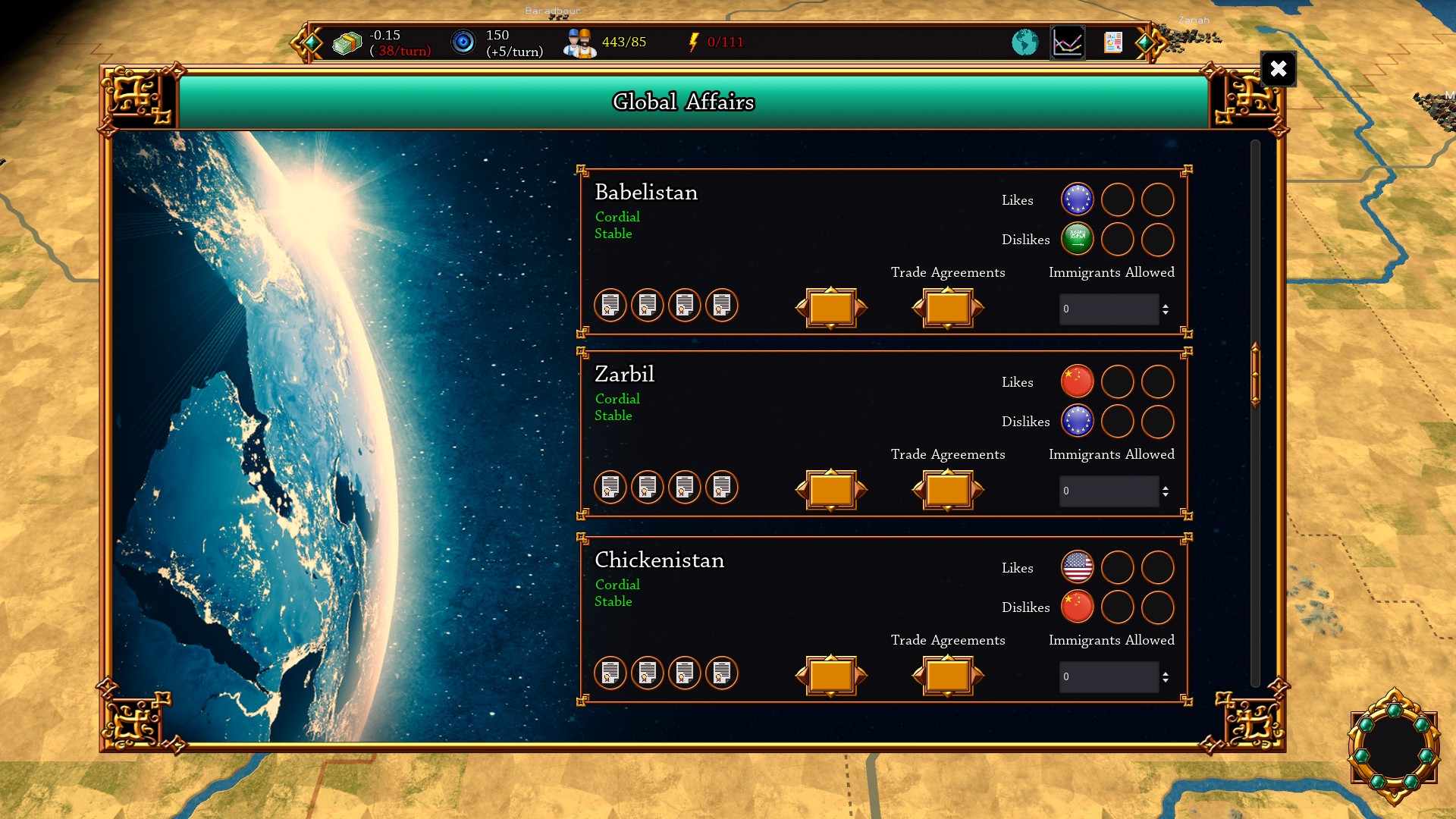Viewport: 1456px width, 819px height.
Task: Open the report document icon in top bar
Action: coord(1114,42)
